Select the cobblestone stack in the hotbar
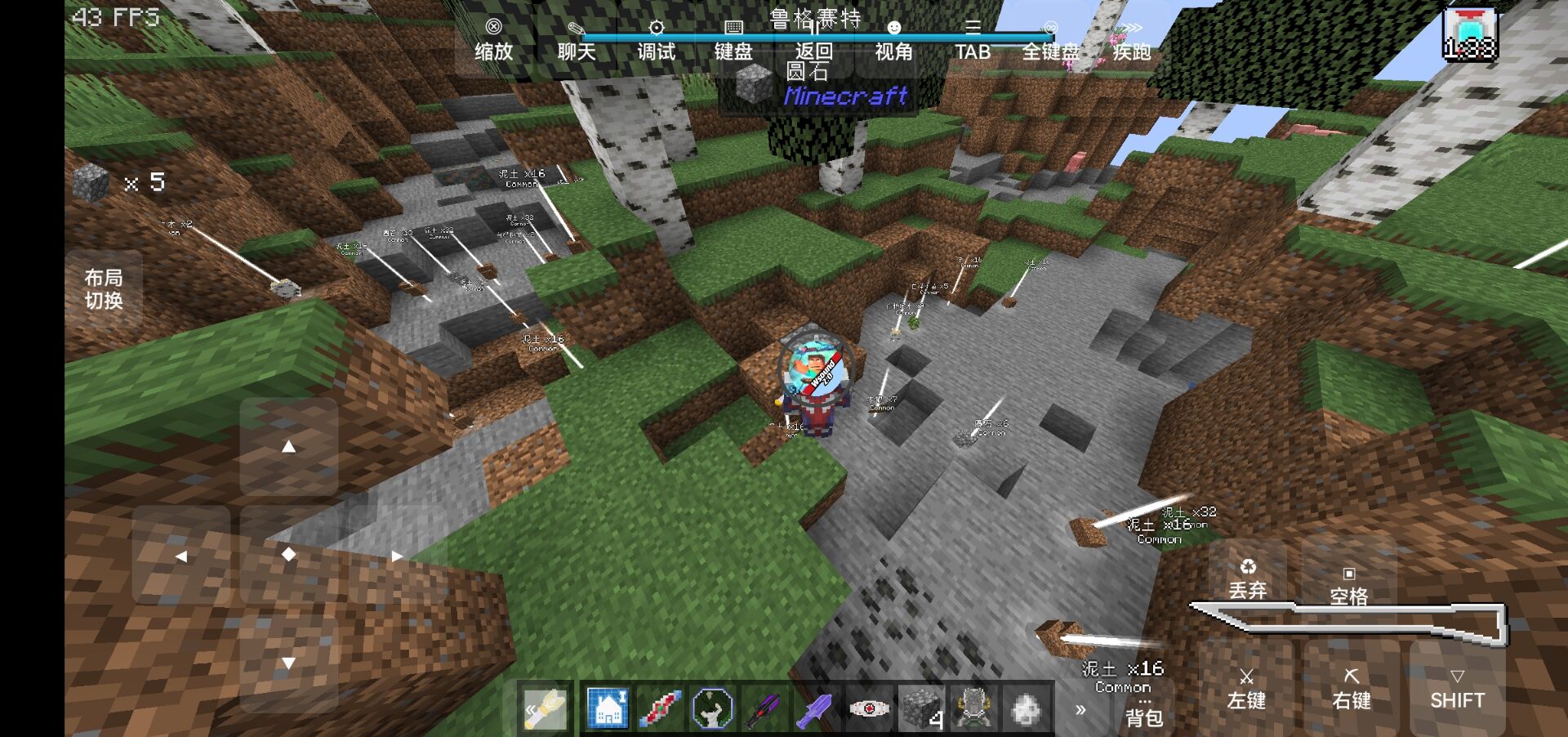The image size is (1568, 737). click(x=920, y=708)
